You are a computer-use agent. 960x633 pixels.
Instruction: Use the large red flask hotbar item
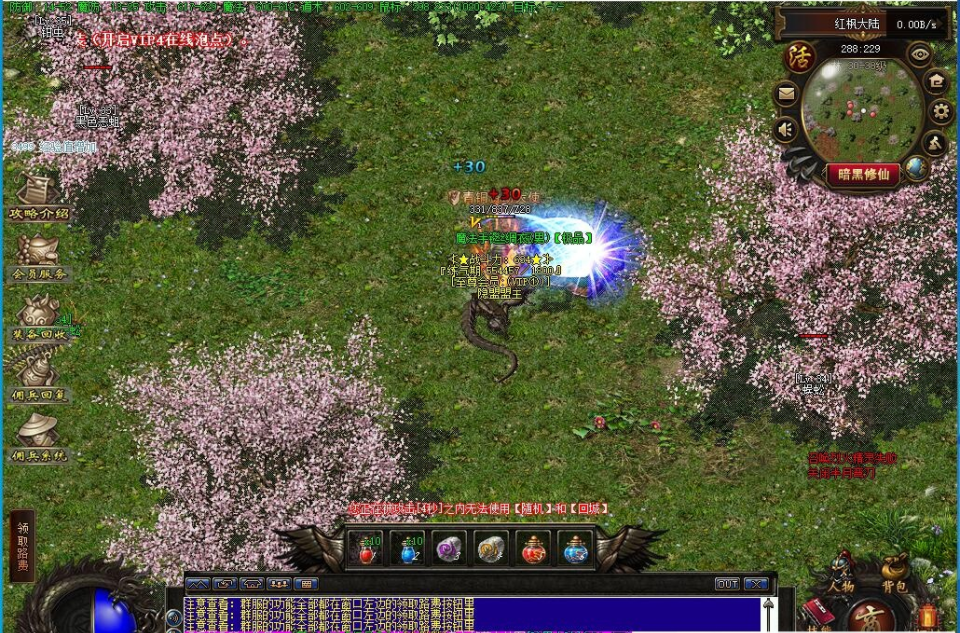click(x=533, y=549)
